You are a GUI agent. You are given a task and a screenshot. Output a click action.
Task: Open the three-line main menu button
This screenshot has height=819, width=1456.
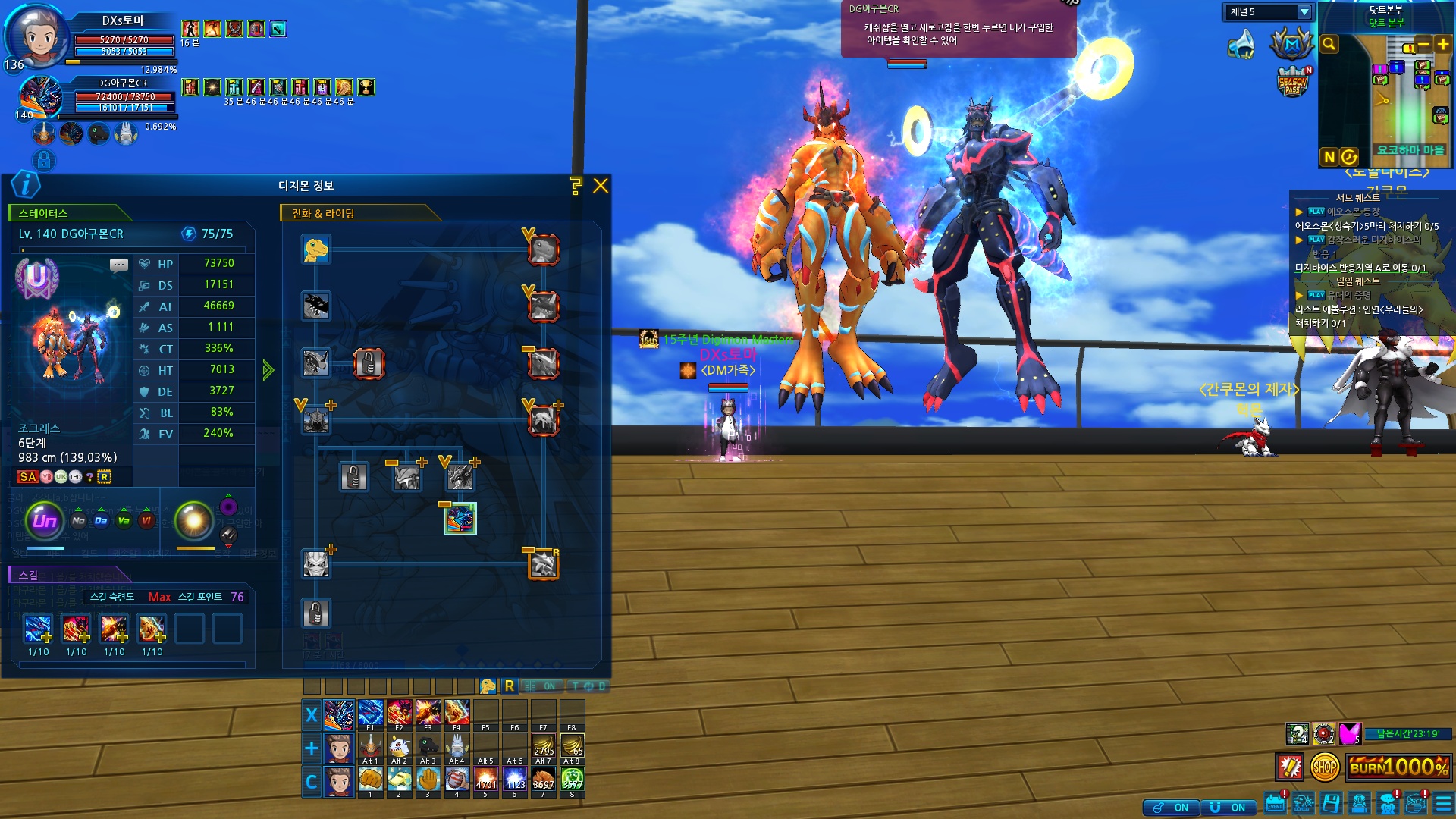coord(1443,804)
